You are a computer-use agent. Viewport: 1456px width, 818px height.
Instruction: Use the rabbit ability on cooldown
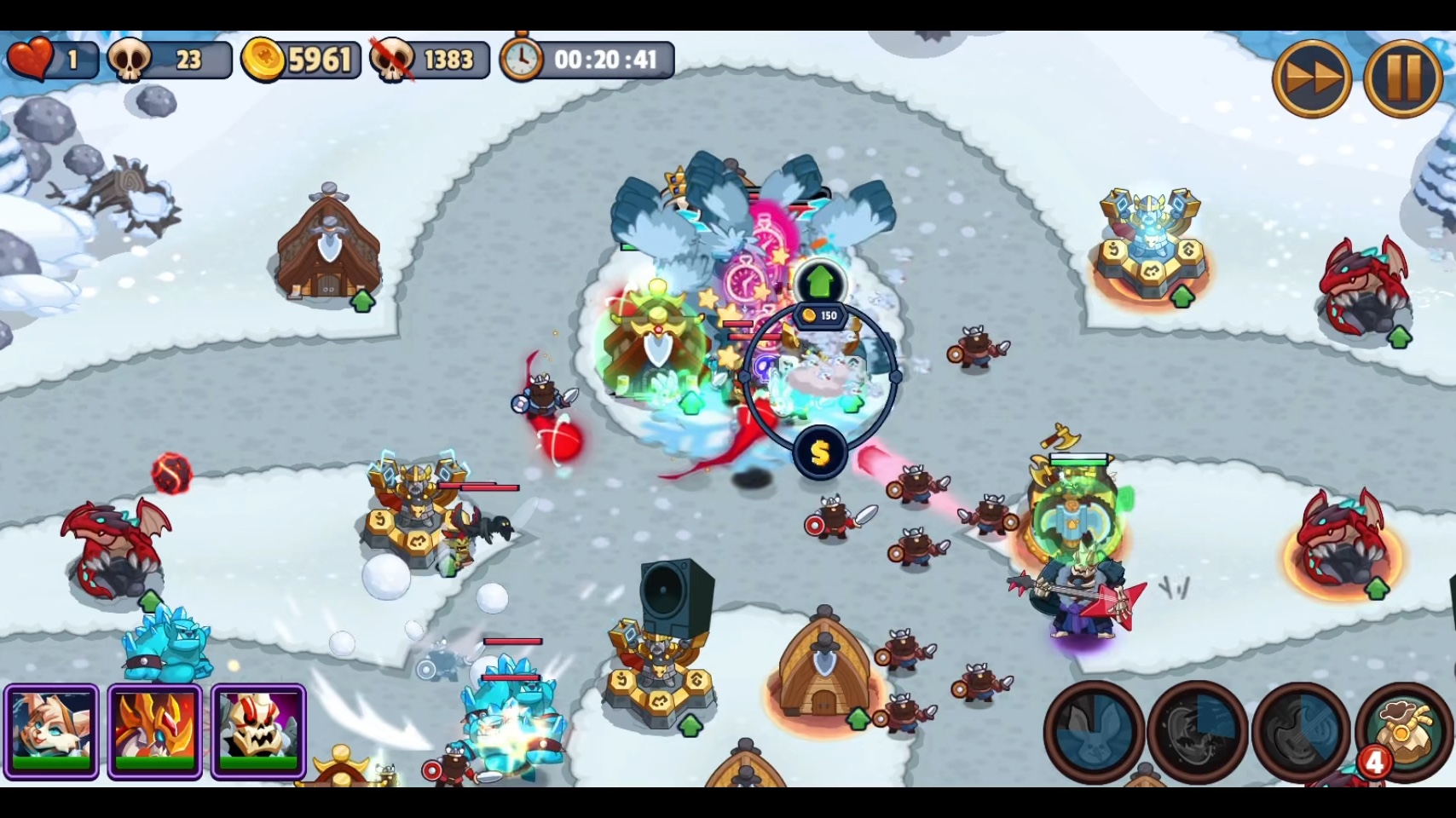click(1094, 732)
